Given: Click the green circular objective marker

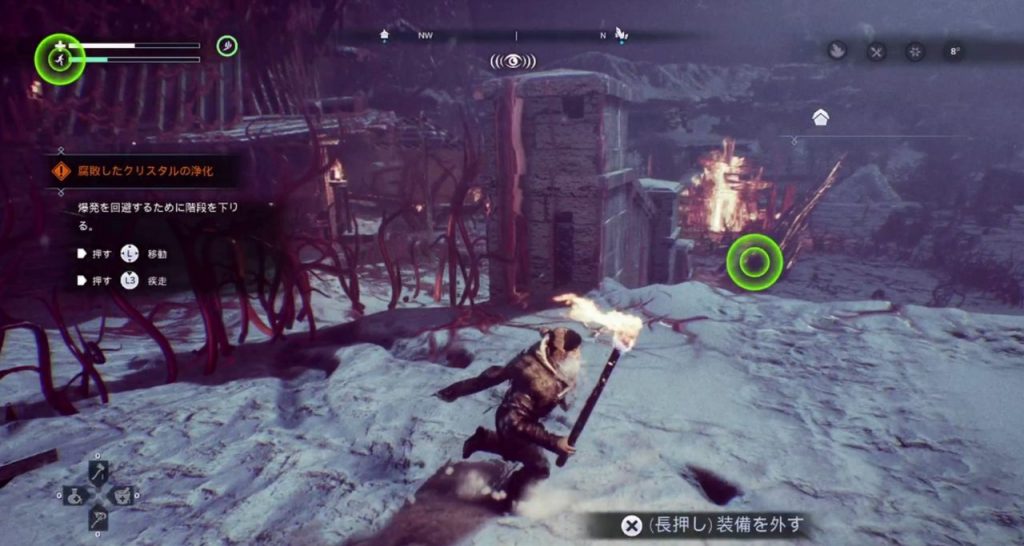Looking at the screenshot, I should coord(754,262).
